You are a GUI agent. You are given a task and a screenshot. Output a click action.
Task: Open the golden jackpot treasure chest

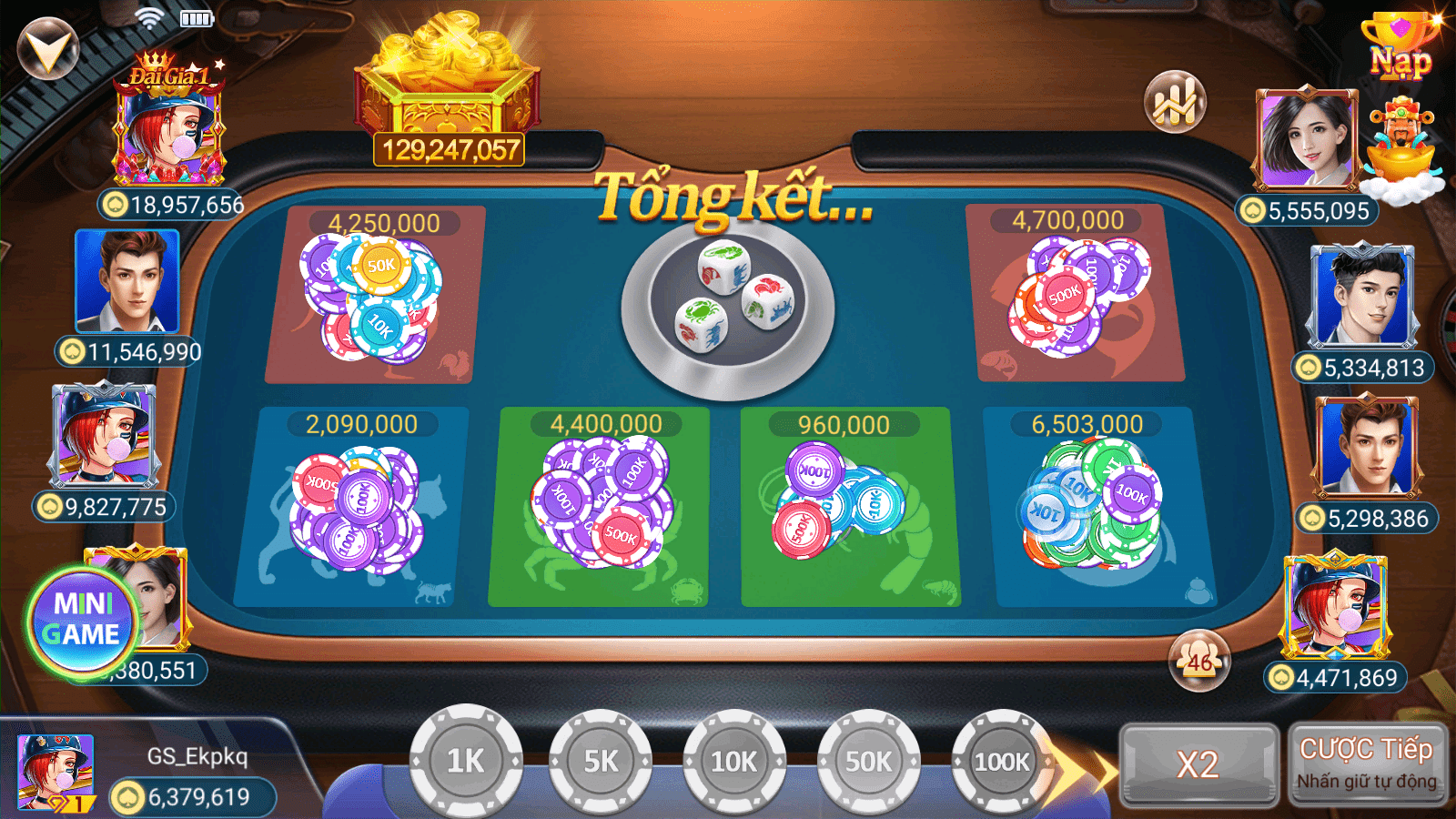[446, 82]
